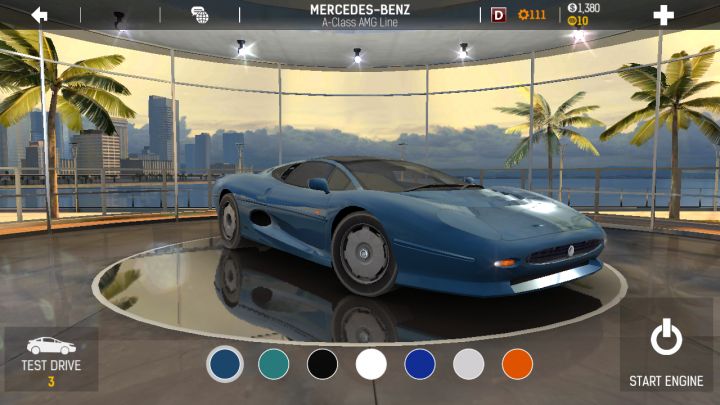Tap the plus button to add currency
720x405 pixels.
pyautogui.click(x=663, y=15)
